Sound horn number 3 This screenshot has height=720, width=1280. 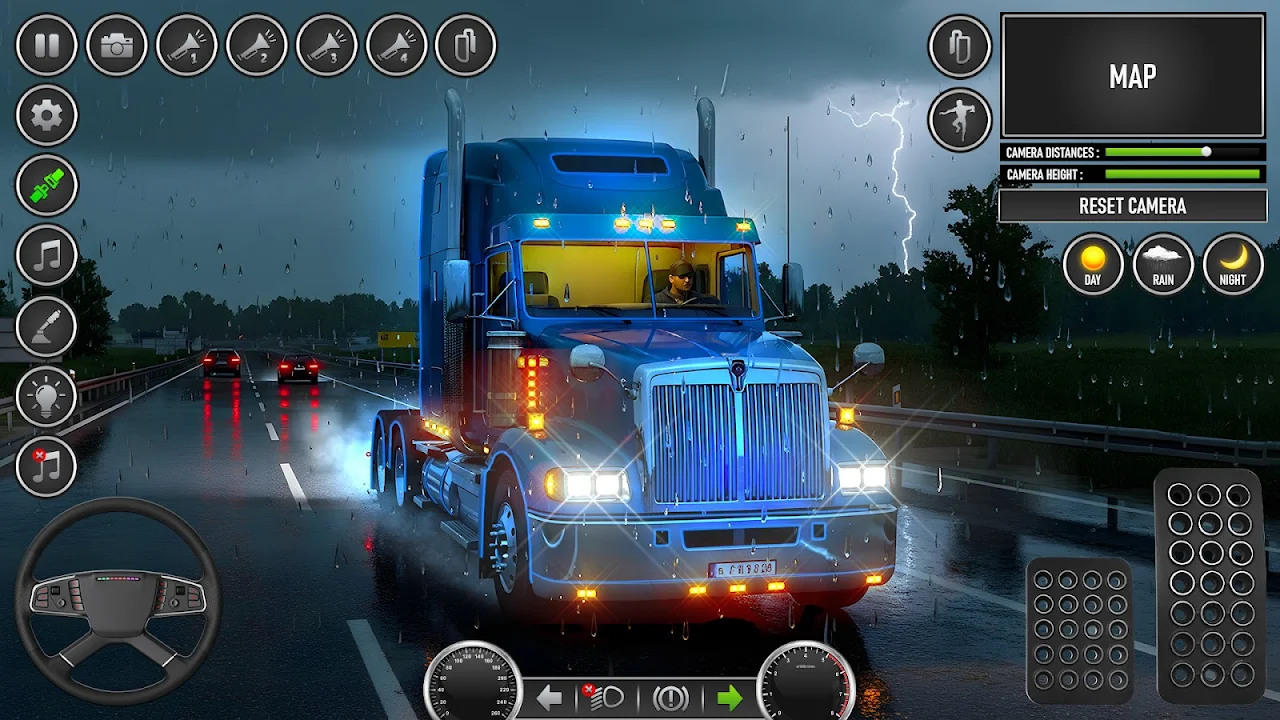(326, 45)
